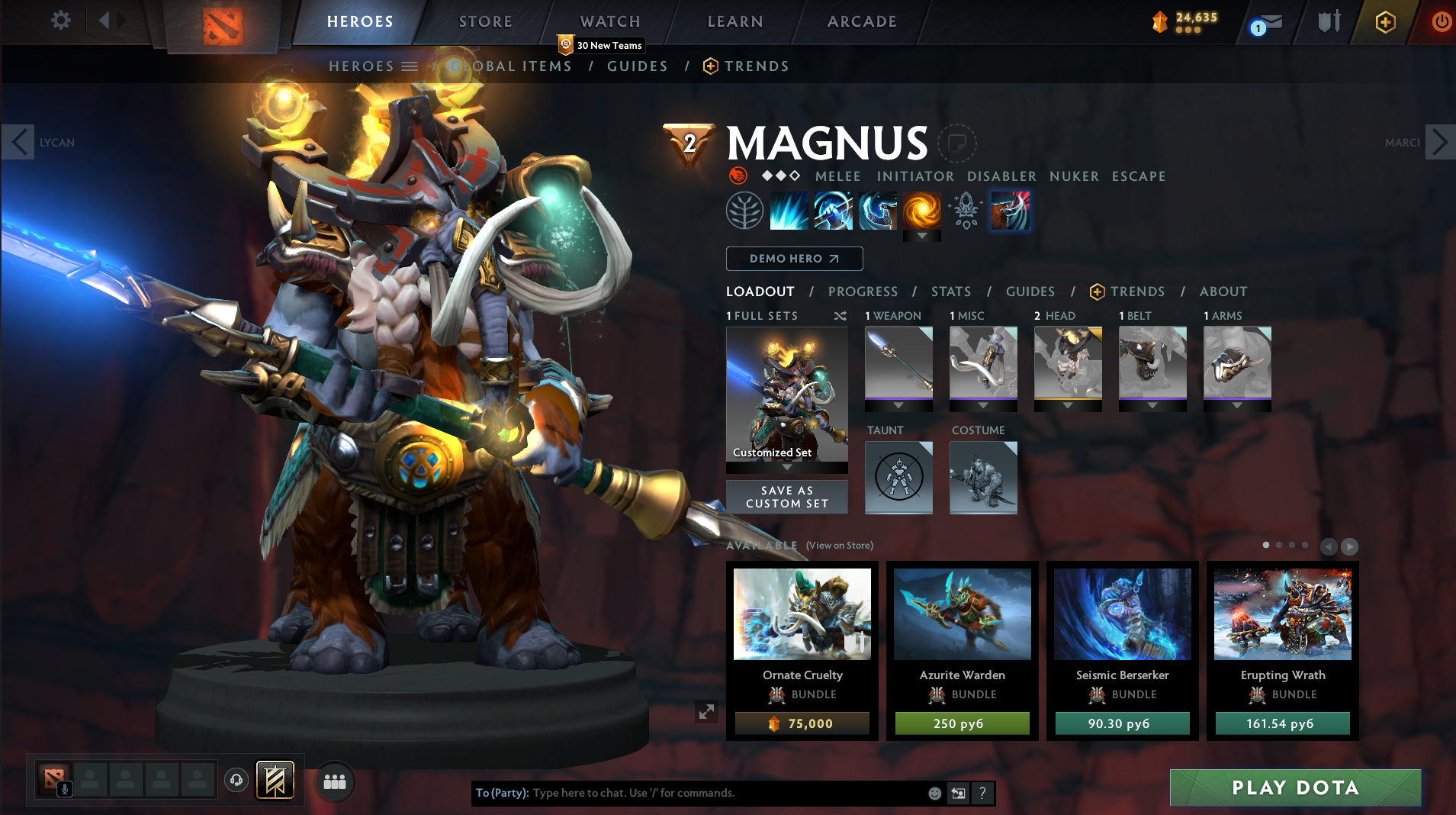Select the Reverse Polarity ability icon
This screenshot has width=1456, height=815.
tap(922, 211)
